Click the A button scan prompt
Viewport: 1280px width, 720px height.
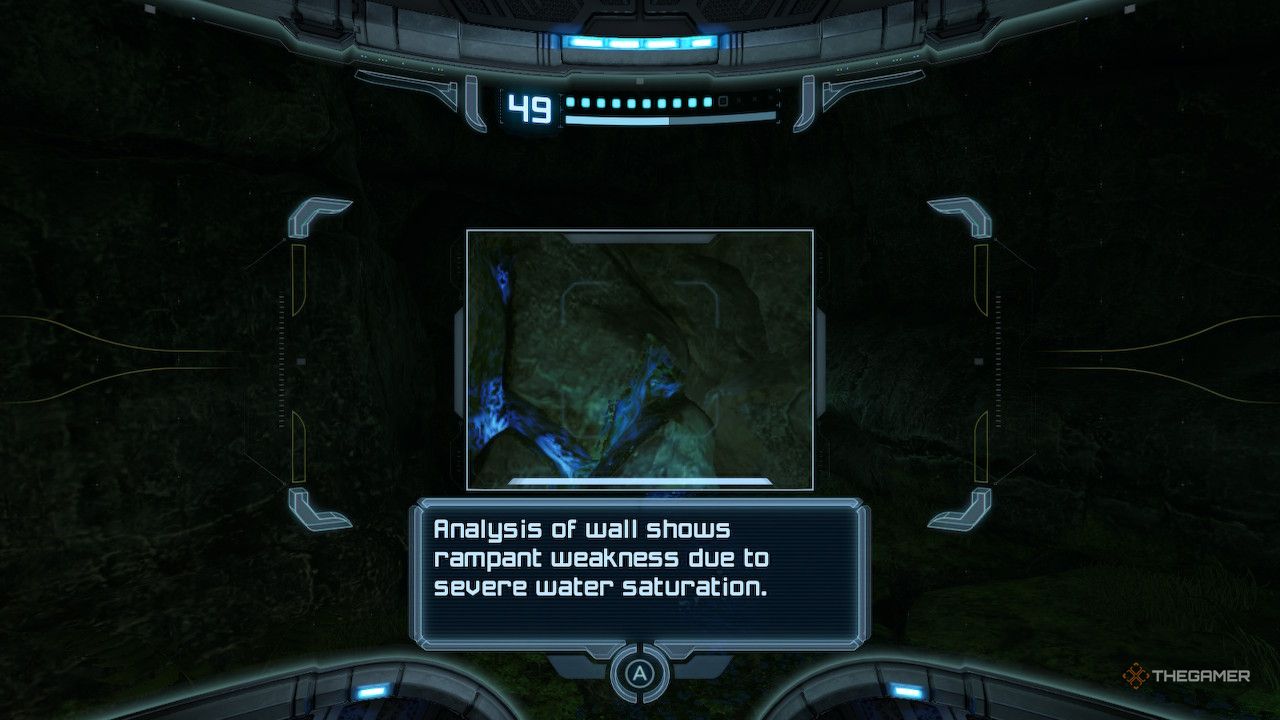[x=640, y=672]
